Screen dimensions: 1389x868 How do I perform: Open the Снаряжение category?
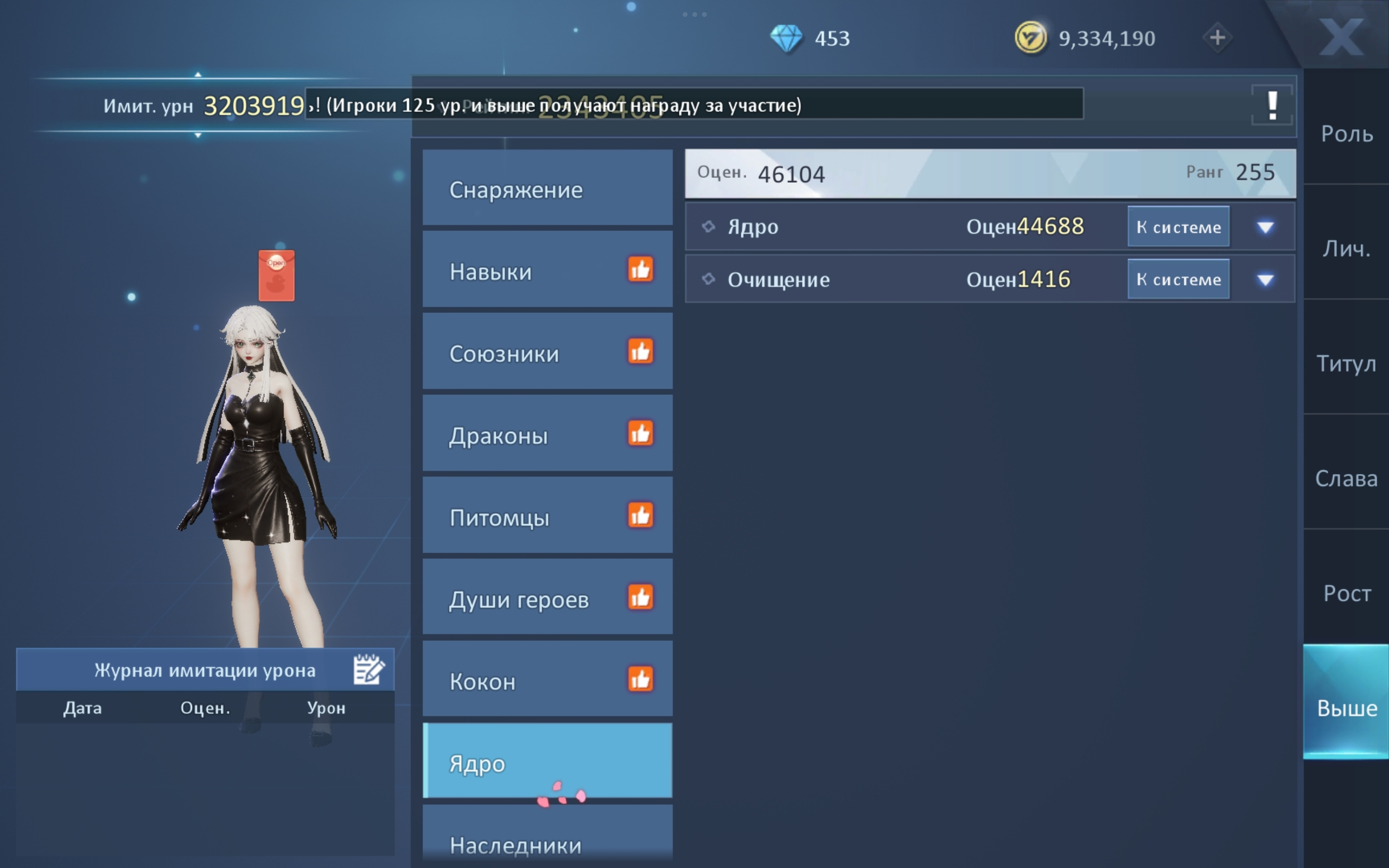[x=547, y=189]
